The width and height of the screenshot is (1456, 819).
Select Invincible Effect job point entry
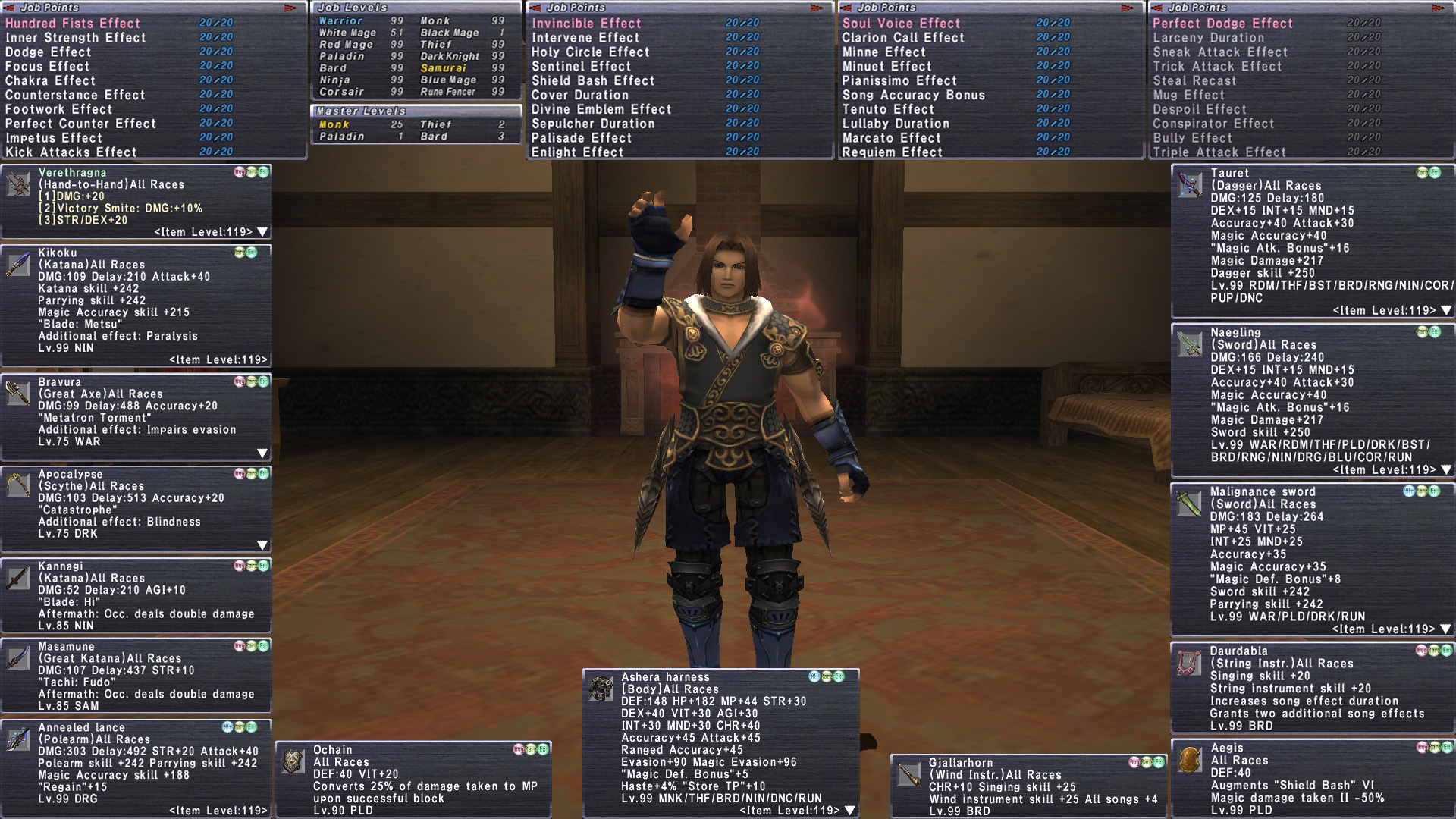coord(586,24)
